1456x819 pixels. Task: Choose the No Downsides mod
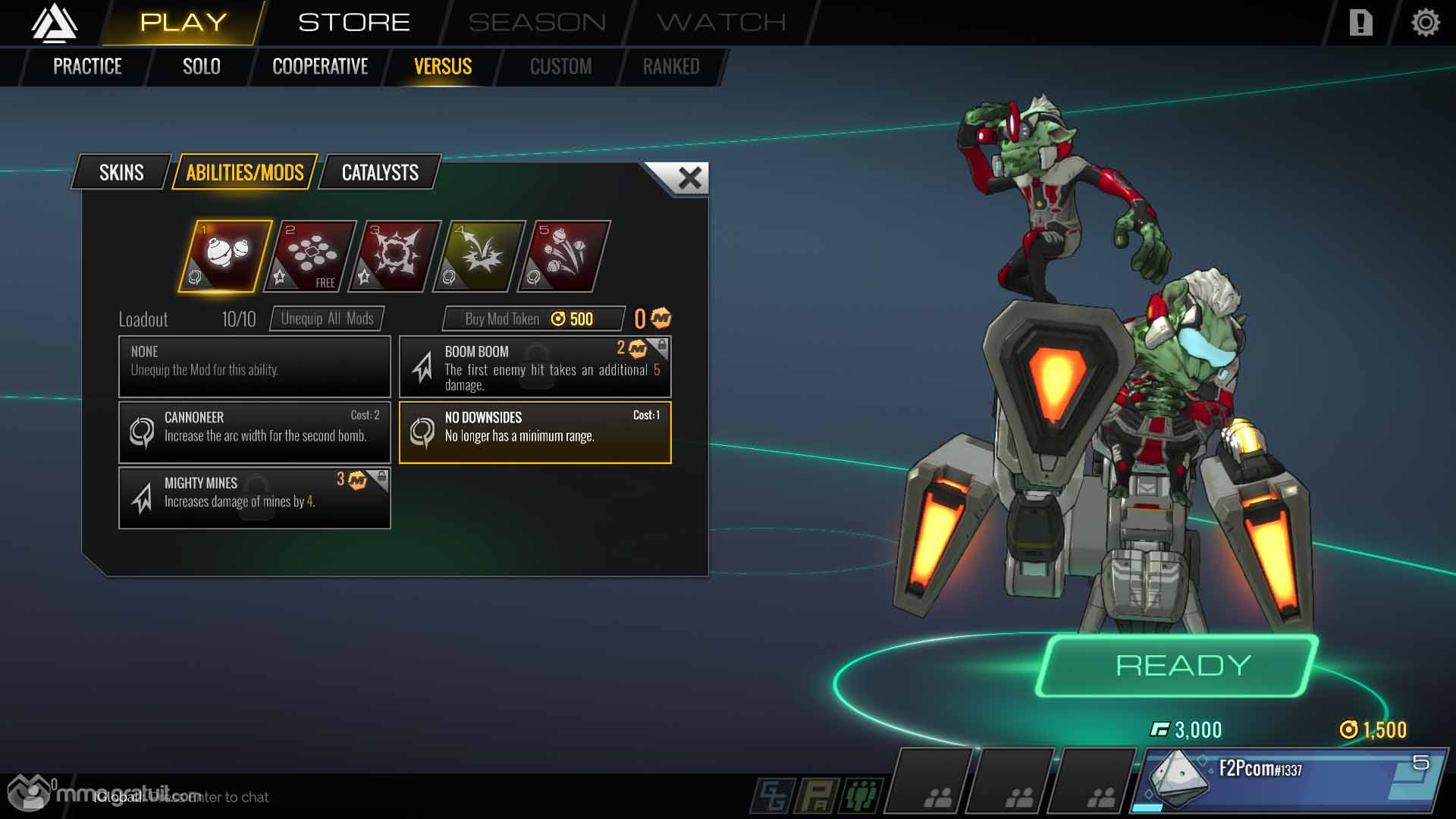tap(535, 431)
